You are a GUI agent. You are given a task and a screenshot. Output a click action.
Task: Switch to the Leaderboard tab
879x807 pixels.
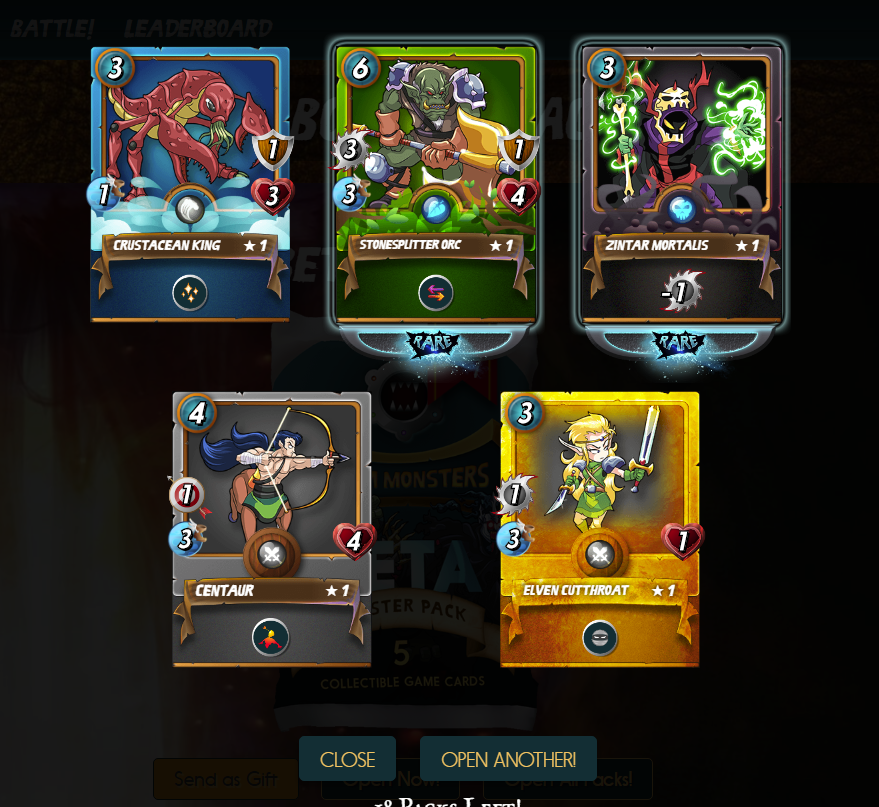198,28
